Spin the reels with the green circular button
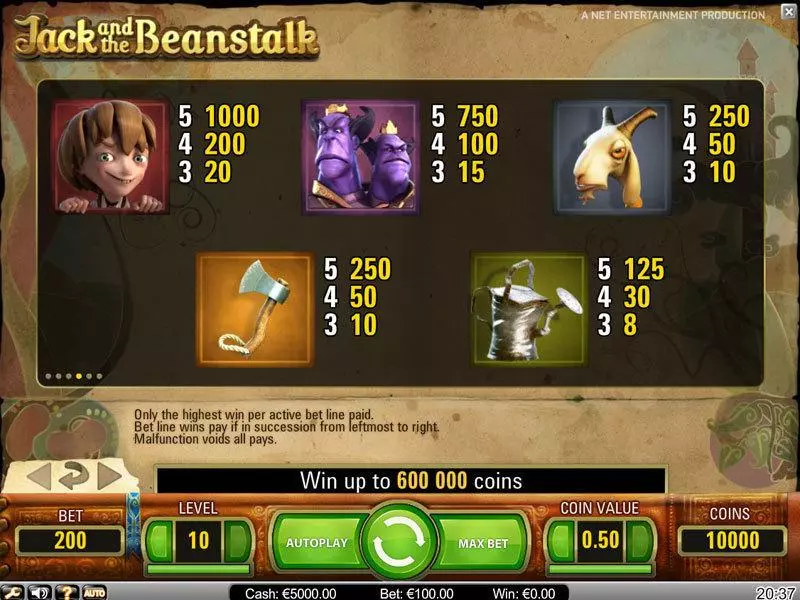The height and width of the screenshot is (600, 800). coord(399,543)
